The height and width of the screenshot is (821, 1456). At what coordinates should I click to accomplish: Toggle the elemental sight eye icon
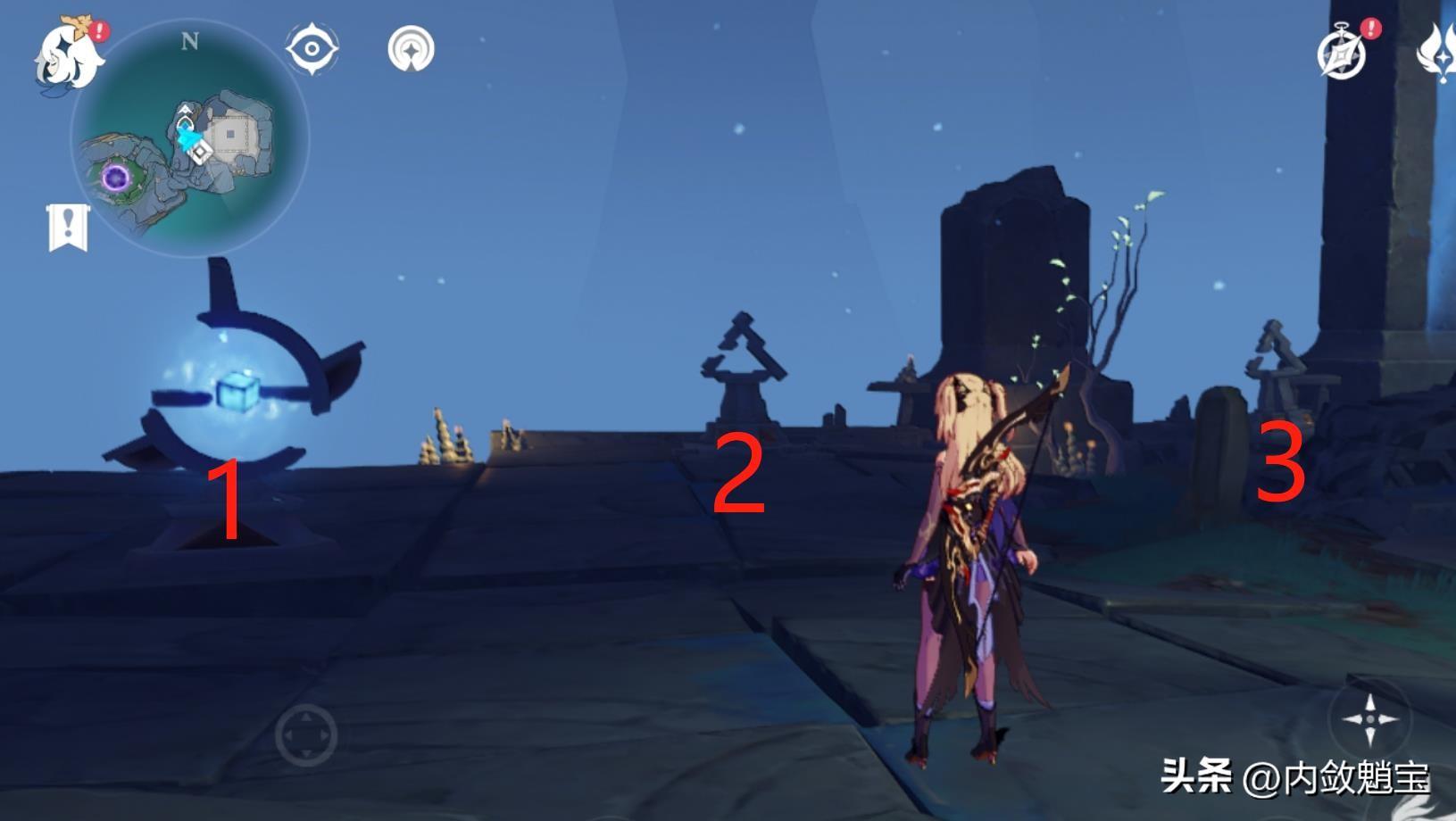pos(312,48)
